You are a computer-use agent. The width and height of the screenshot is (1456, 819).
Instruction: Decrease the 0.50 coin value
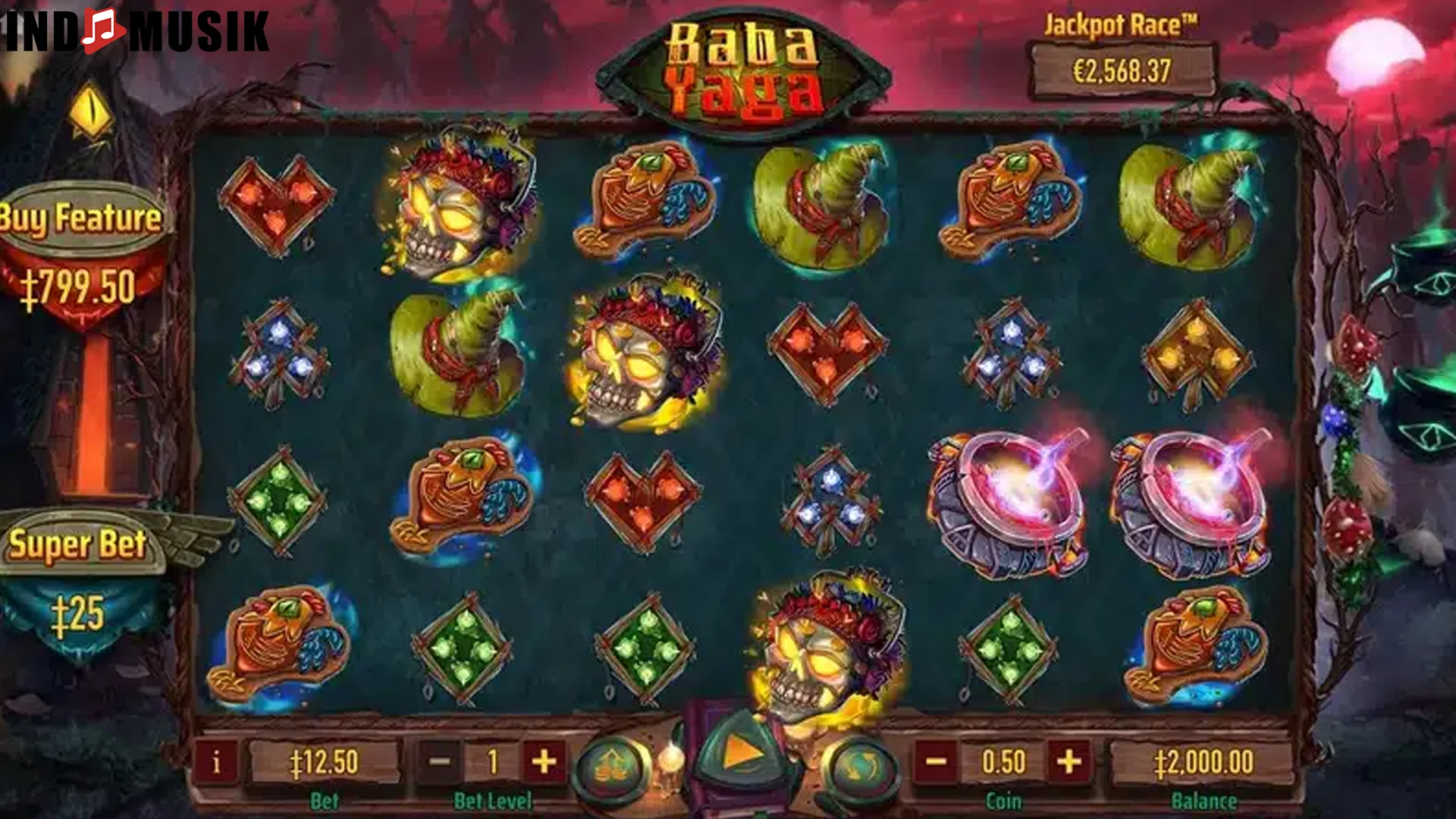[937, 760]
